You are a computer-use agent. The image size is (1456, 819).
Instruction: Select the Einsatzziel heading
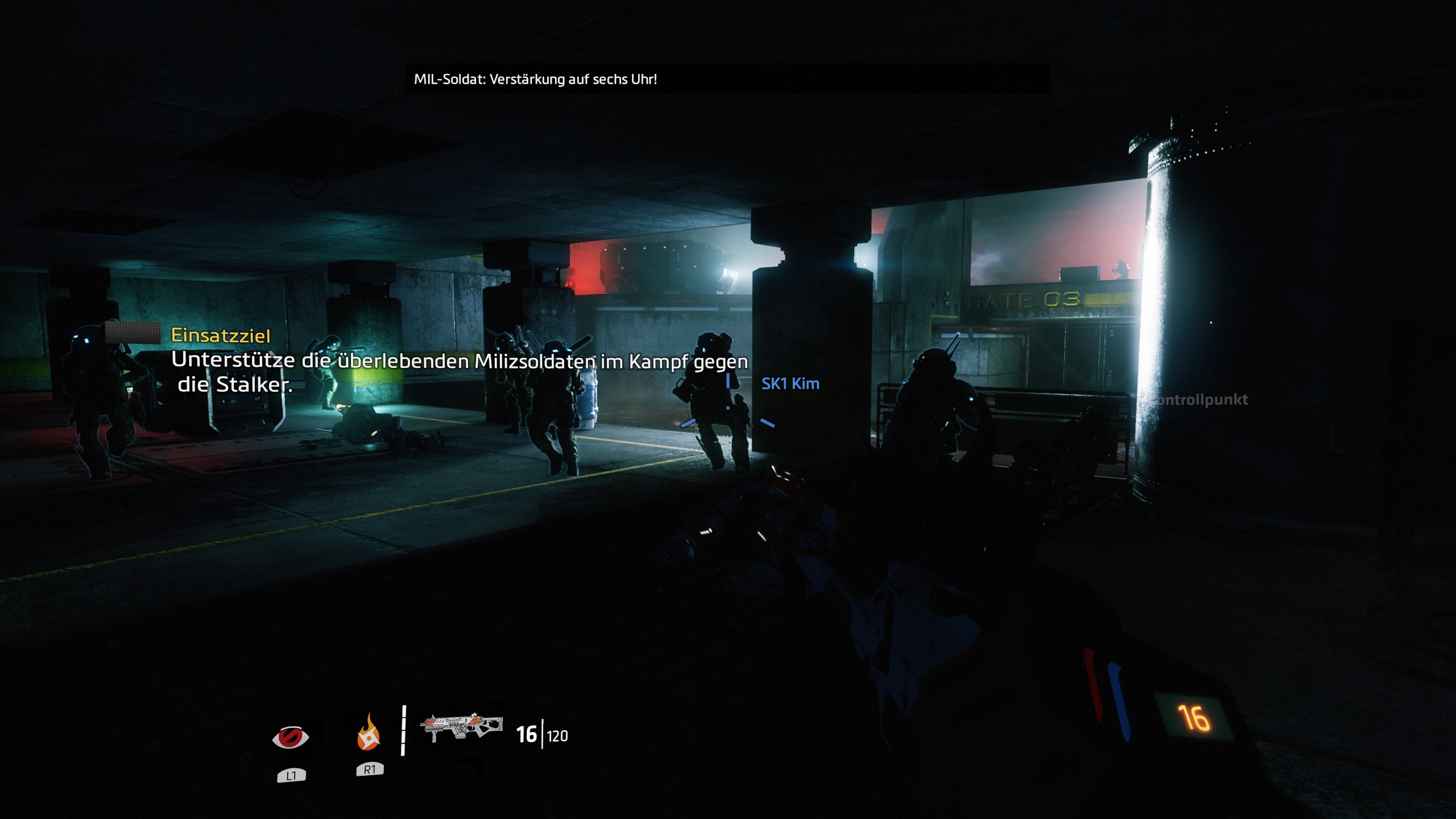click(220, 336)
